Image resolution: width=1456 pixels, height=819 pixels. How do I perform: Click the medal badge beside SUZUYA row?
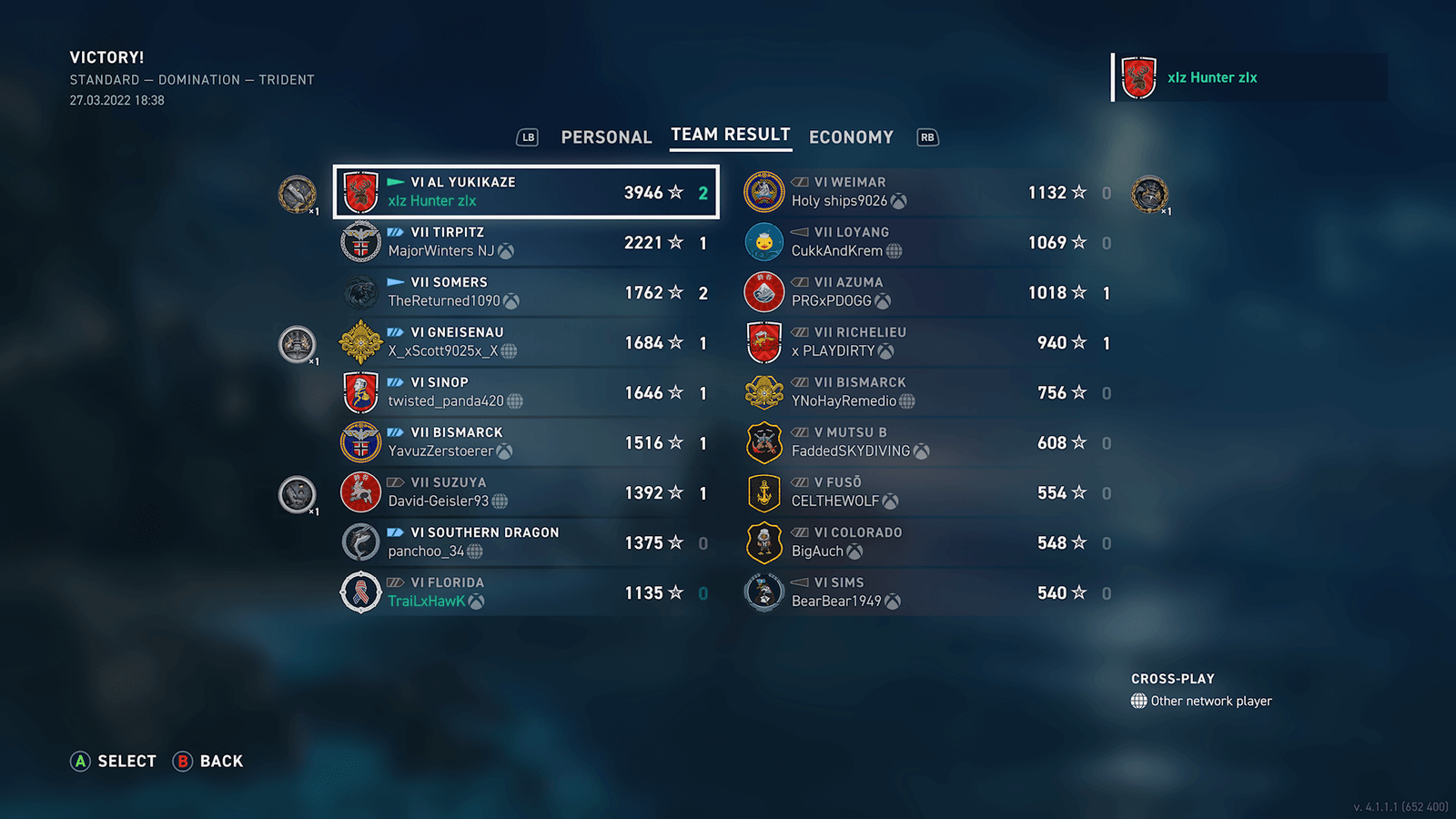[x=297, y=494]
